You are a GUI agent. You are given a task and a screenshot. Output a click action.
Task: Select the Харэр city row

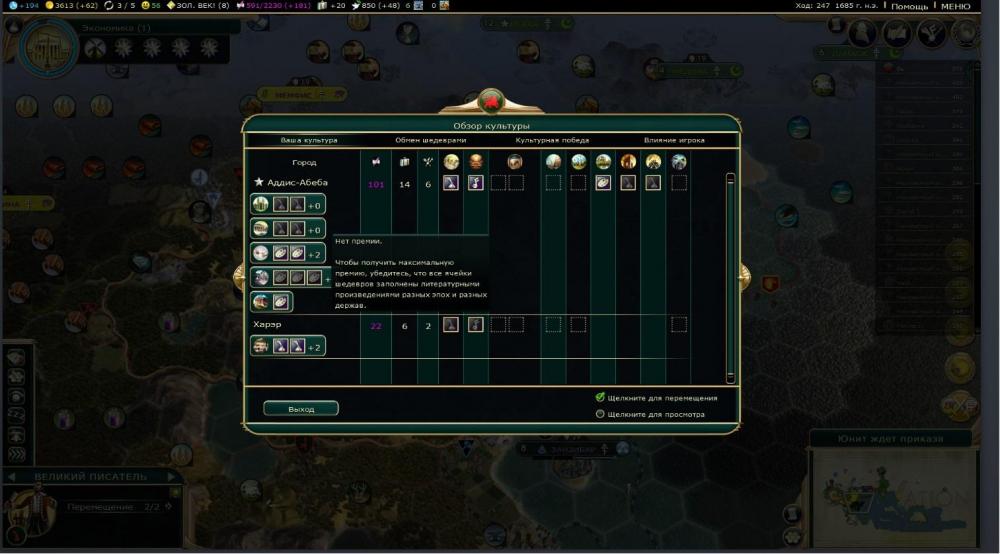click(267, 325)
